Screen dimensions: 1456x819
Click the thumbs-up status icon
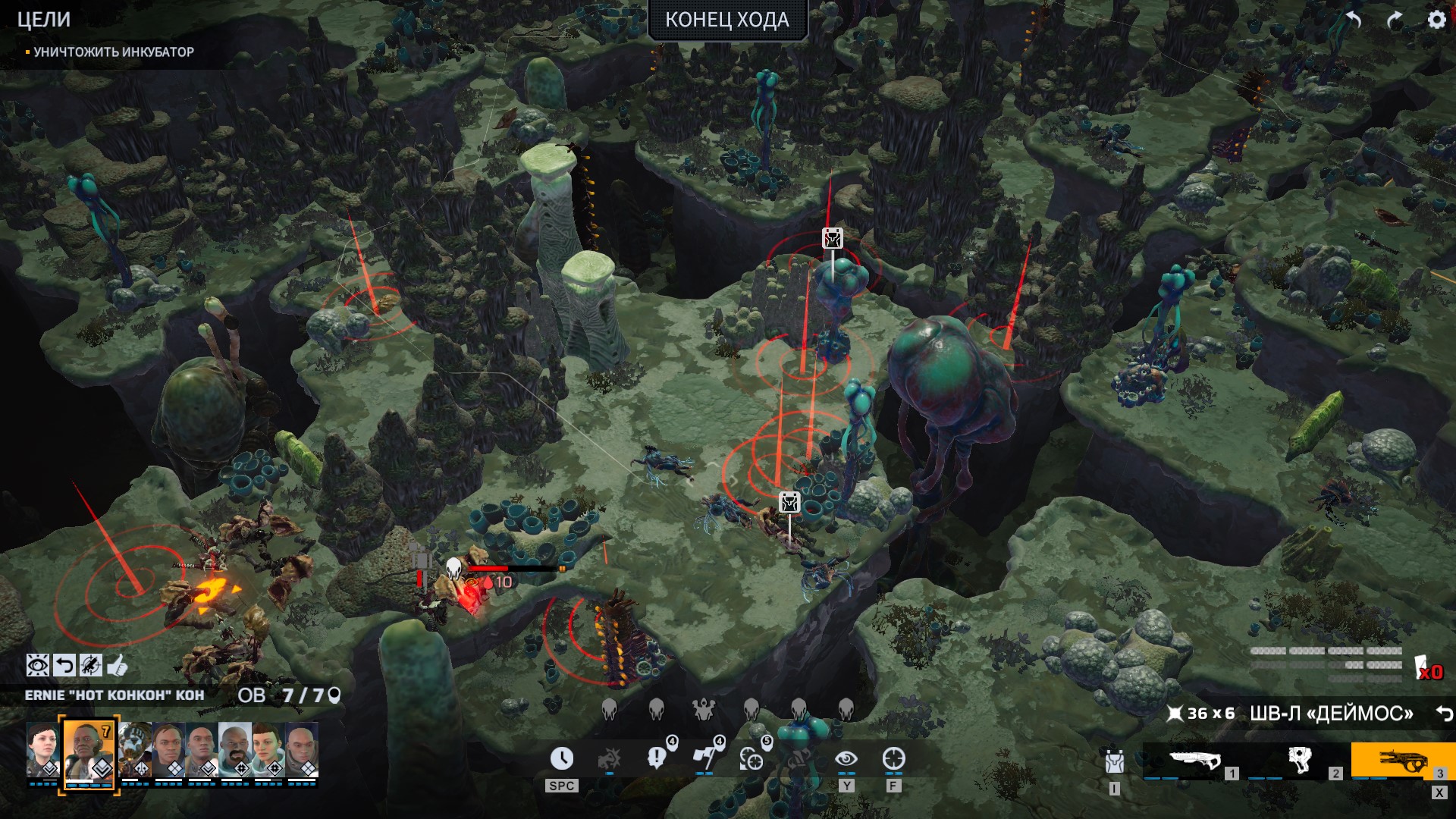117,666
